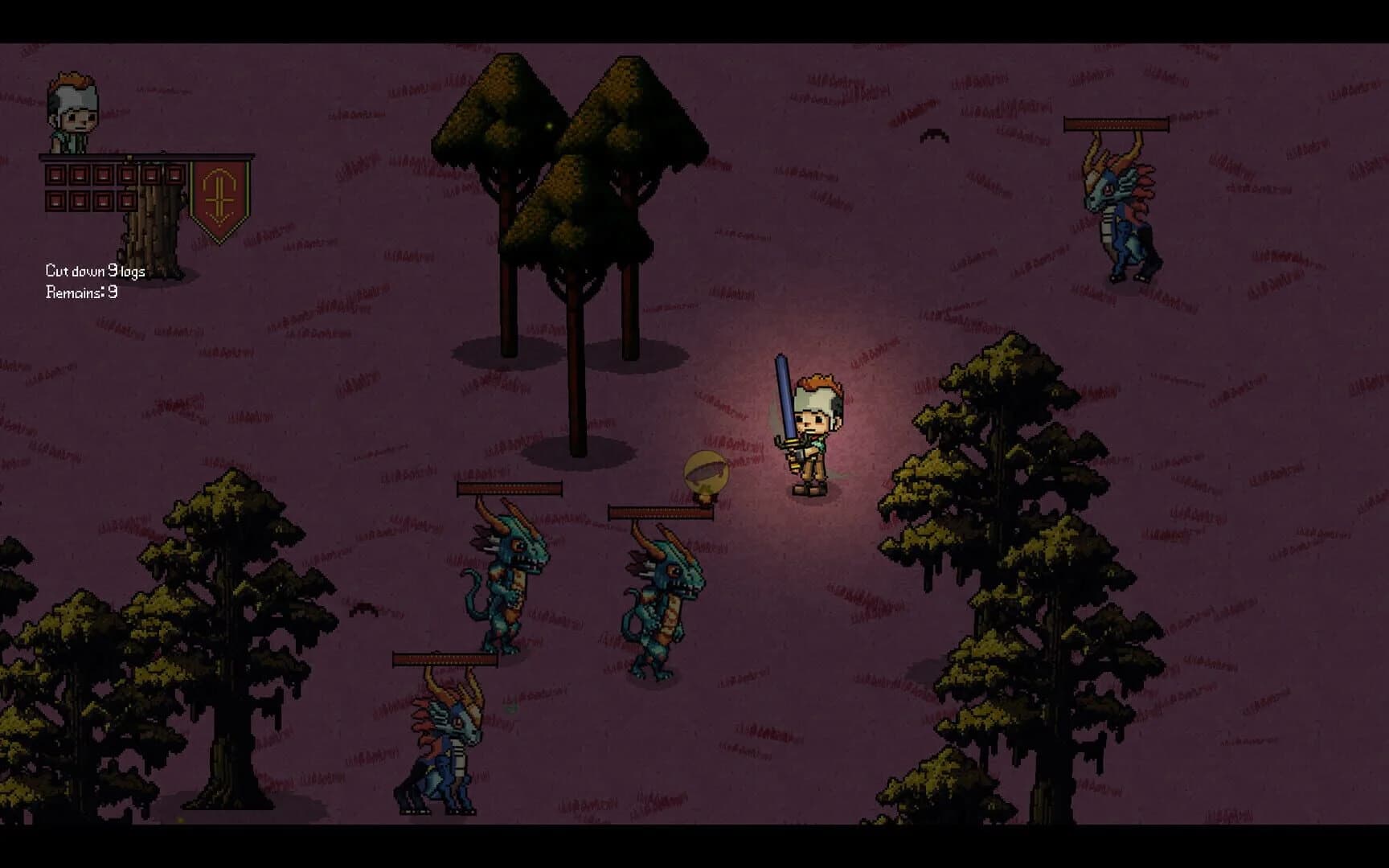Toggle the second slot of the HUD grid

click(80, 174)
